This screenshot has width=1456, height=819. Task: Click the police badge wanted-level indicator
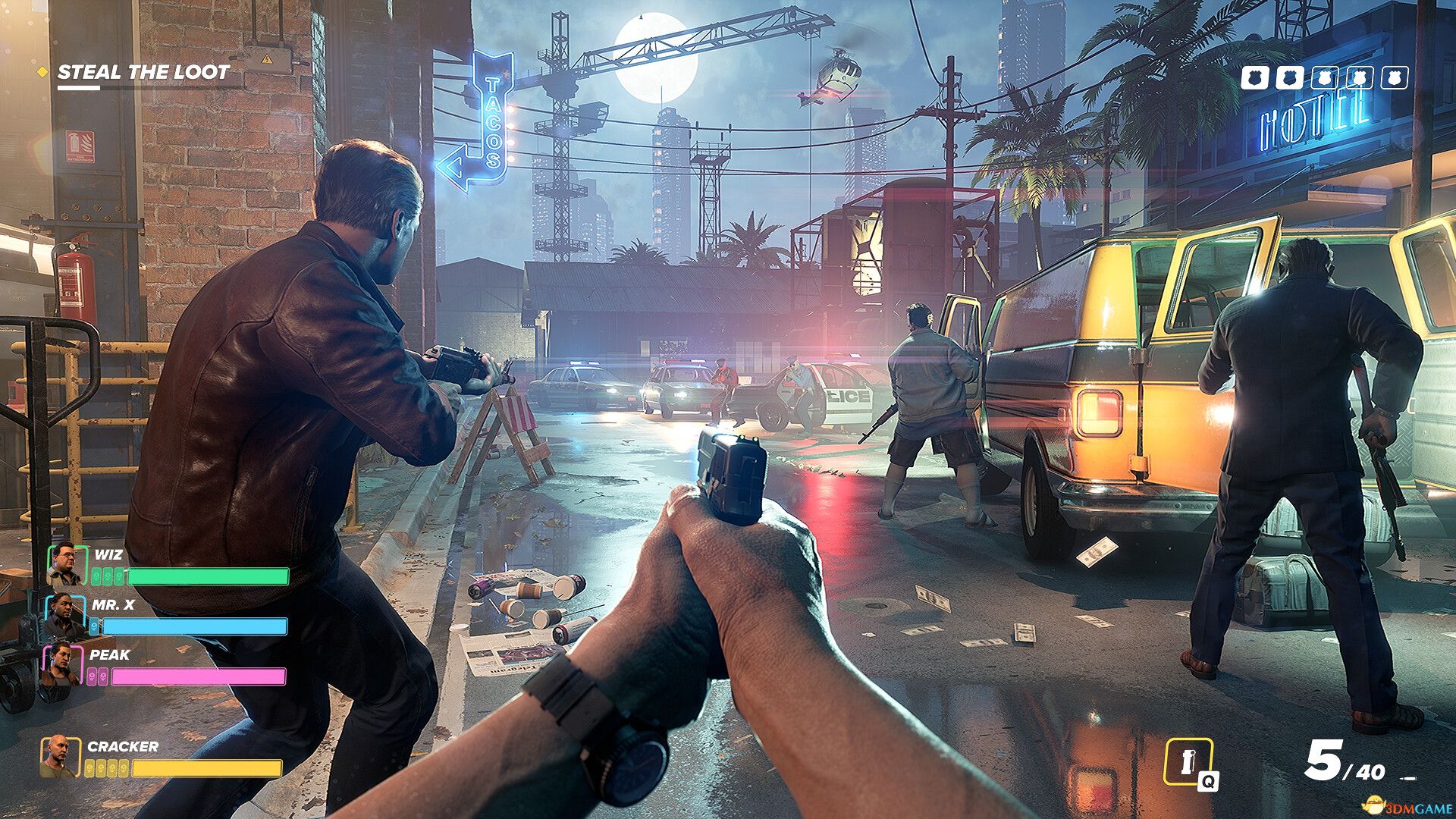tap(1324, 77)
